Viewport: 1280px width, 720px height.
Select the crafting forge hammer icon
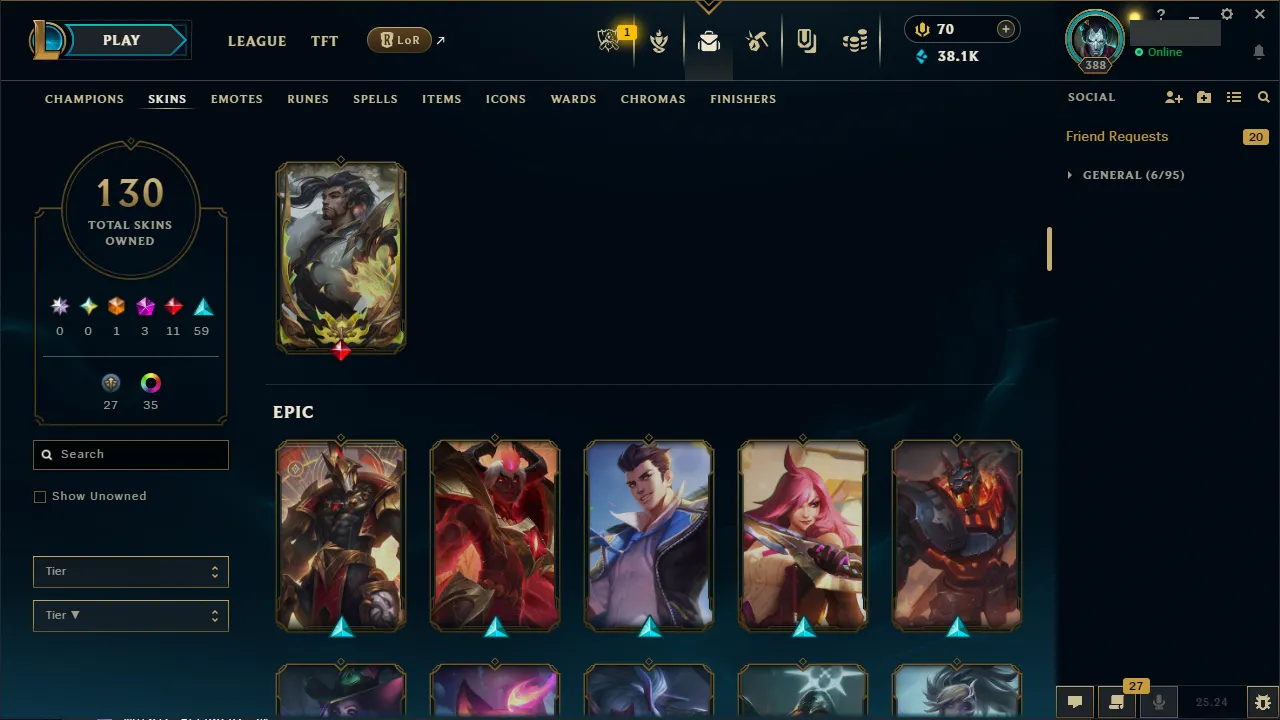pyautogui.click(x=757, y=41)
